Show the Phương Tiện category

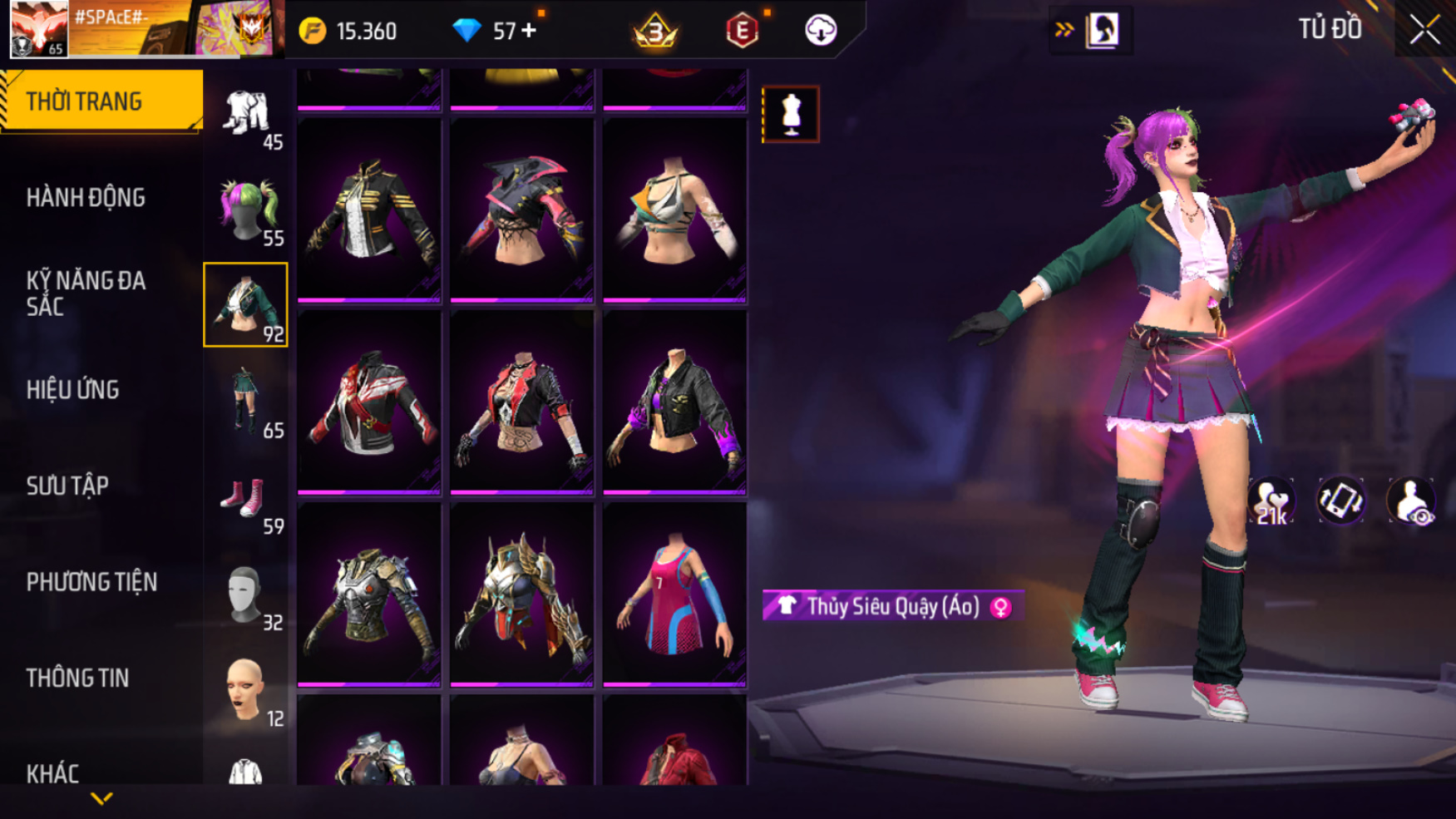pos(91,582)
